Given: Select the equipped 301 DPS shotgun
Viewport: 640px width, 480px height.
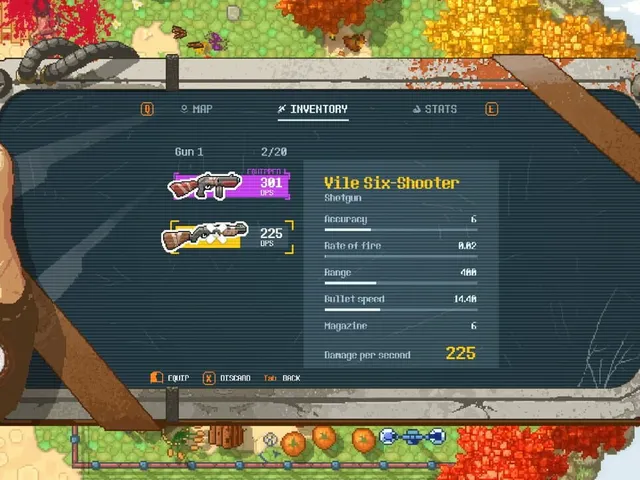Looking at the screenshot, I should [x=229, y=184].
